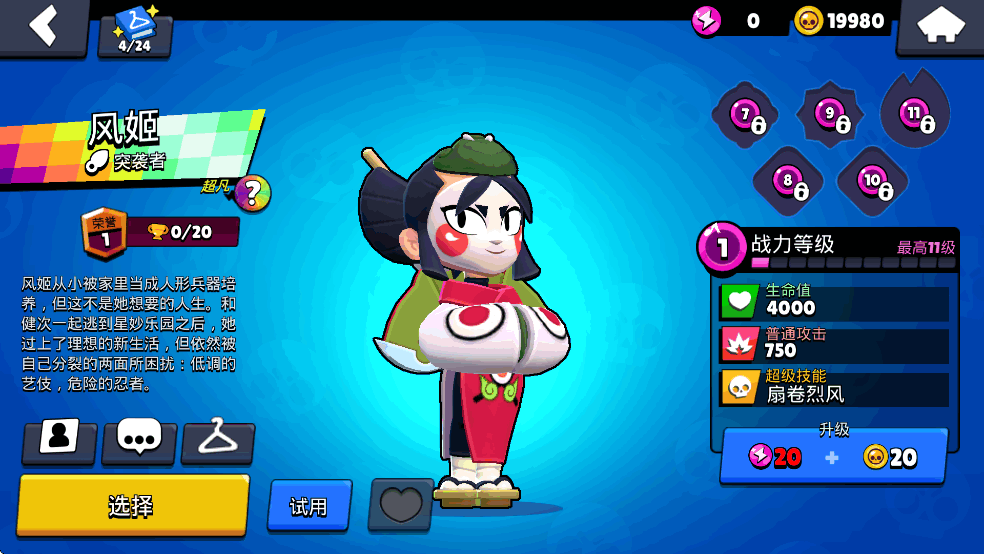View the locked level 10 power node
Screen dimensions: 984x554
(x=873, y=182)
